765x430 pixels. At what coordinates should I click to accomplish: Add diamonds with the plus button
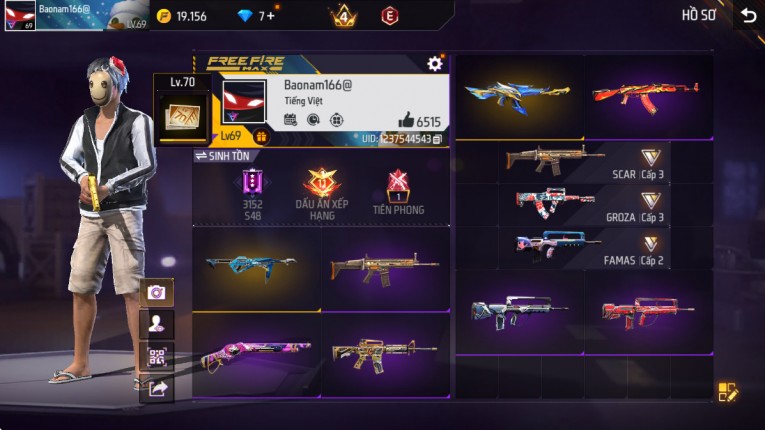270,16
